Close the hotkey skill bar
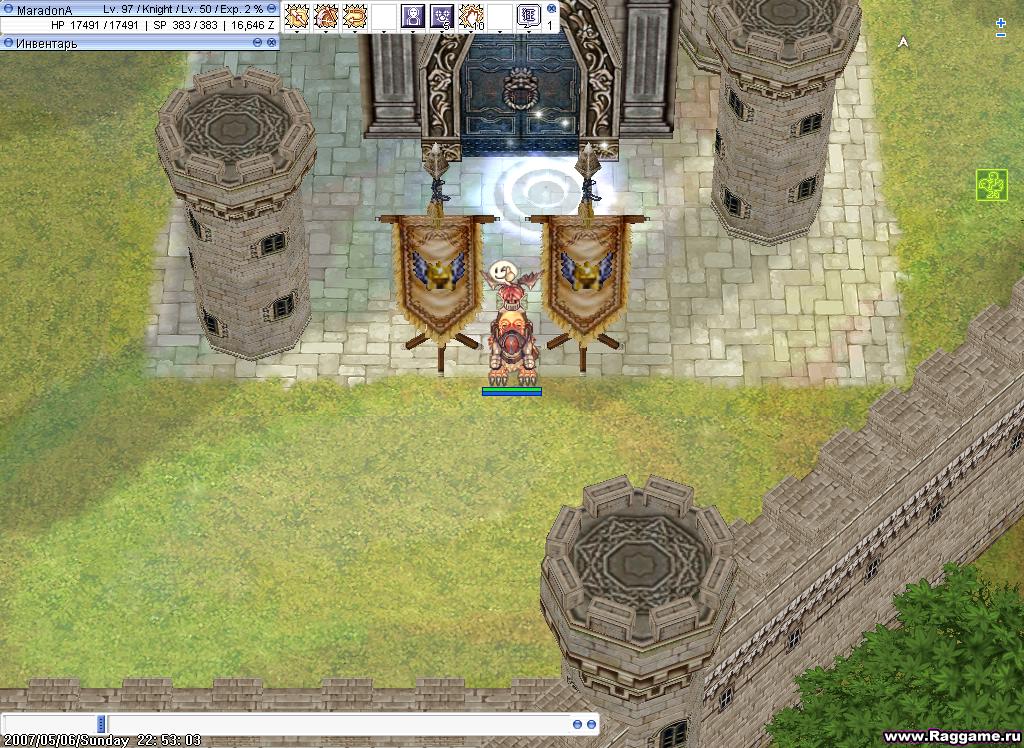Screen dimensions: 1024x748 click(x=552, y=6)
